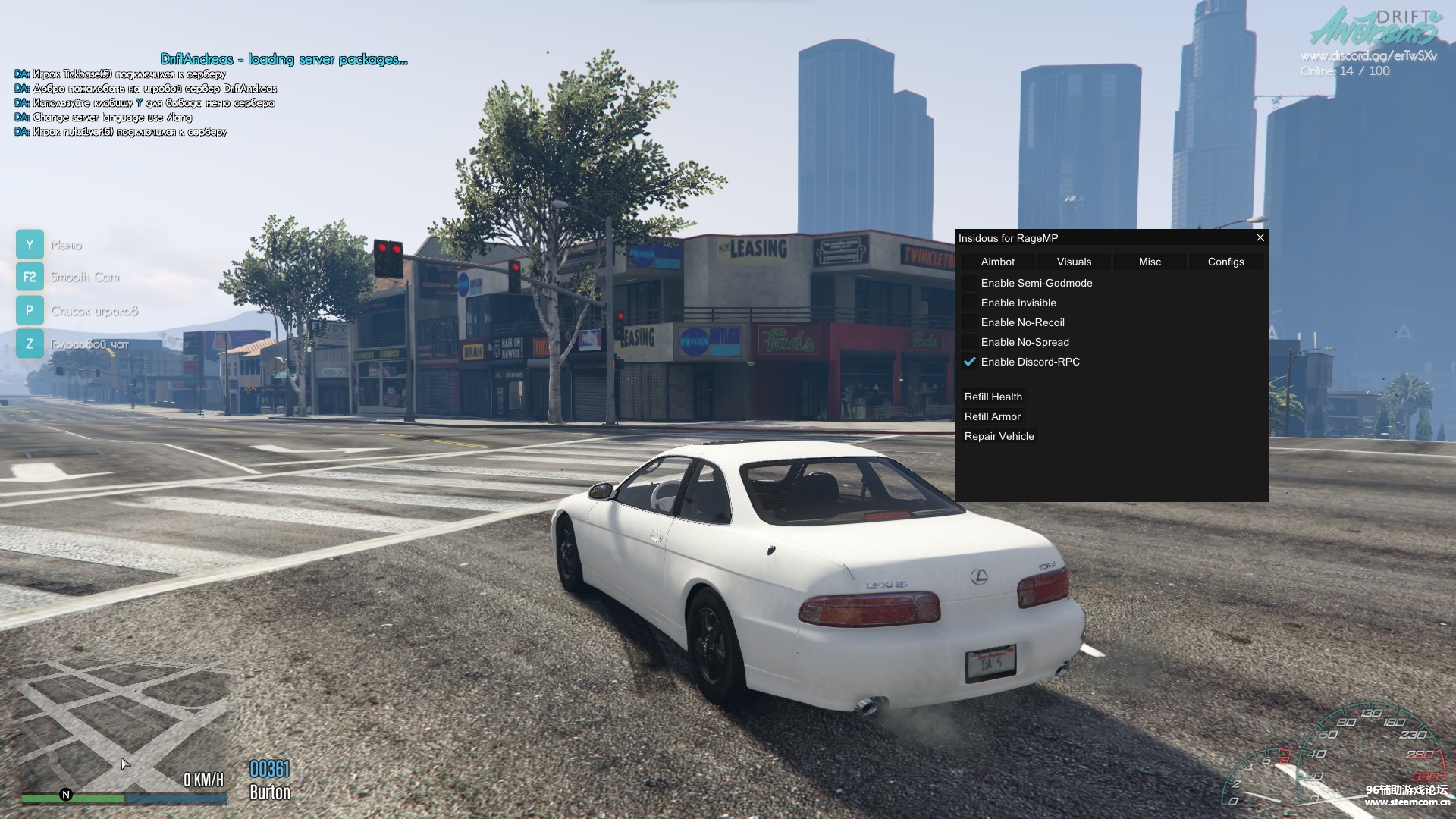Switch to the Aimbot tab
This screenshot has height=819, width=1456.
998,262
